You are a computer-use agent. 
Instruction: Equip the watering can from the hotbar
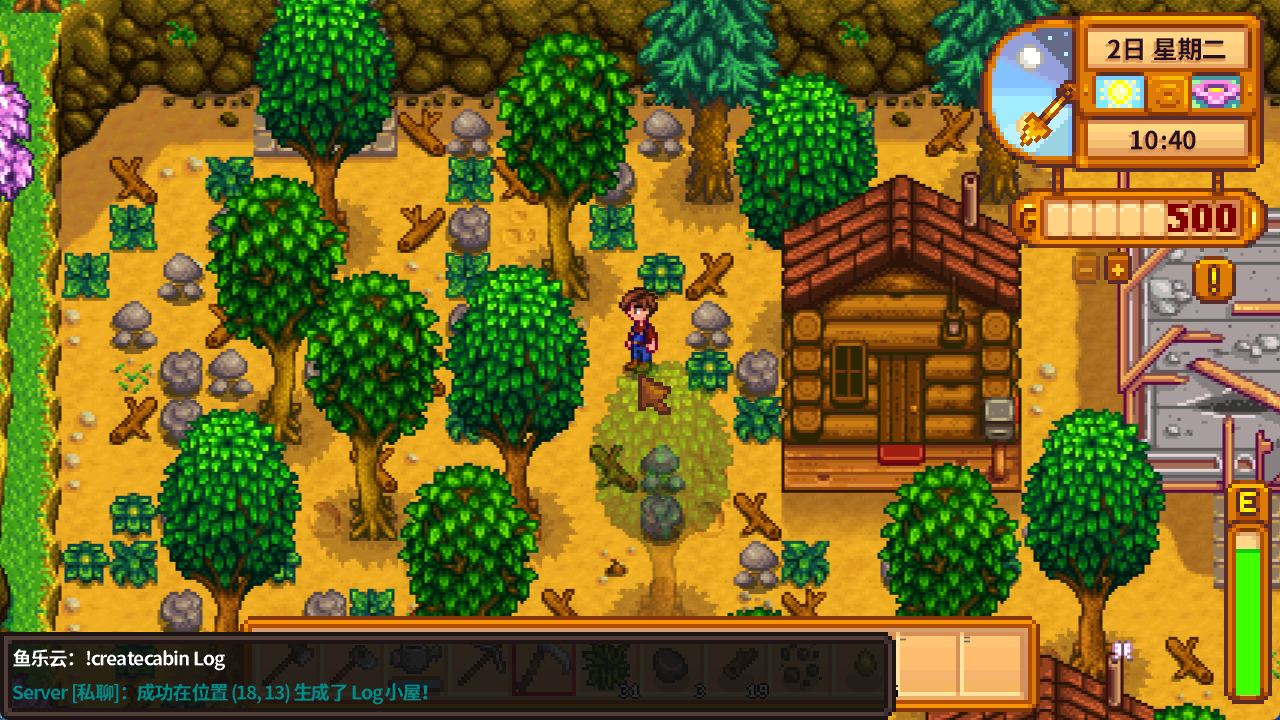point(414,663)
